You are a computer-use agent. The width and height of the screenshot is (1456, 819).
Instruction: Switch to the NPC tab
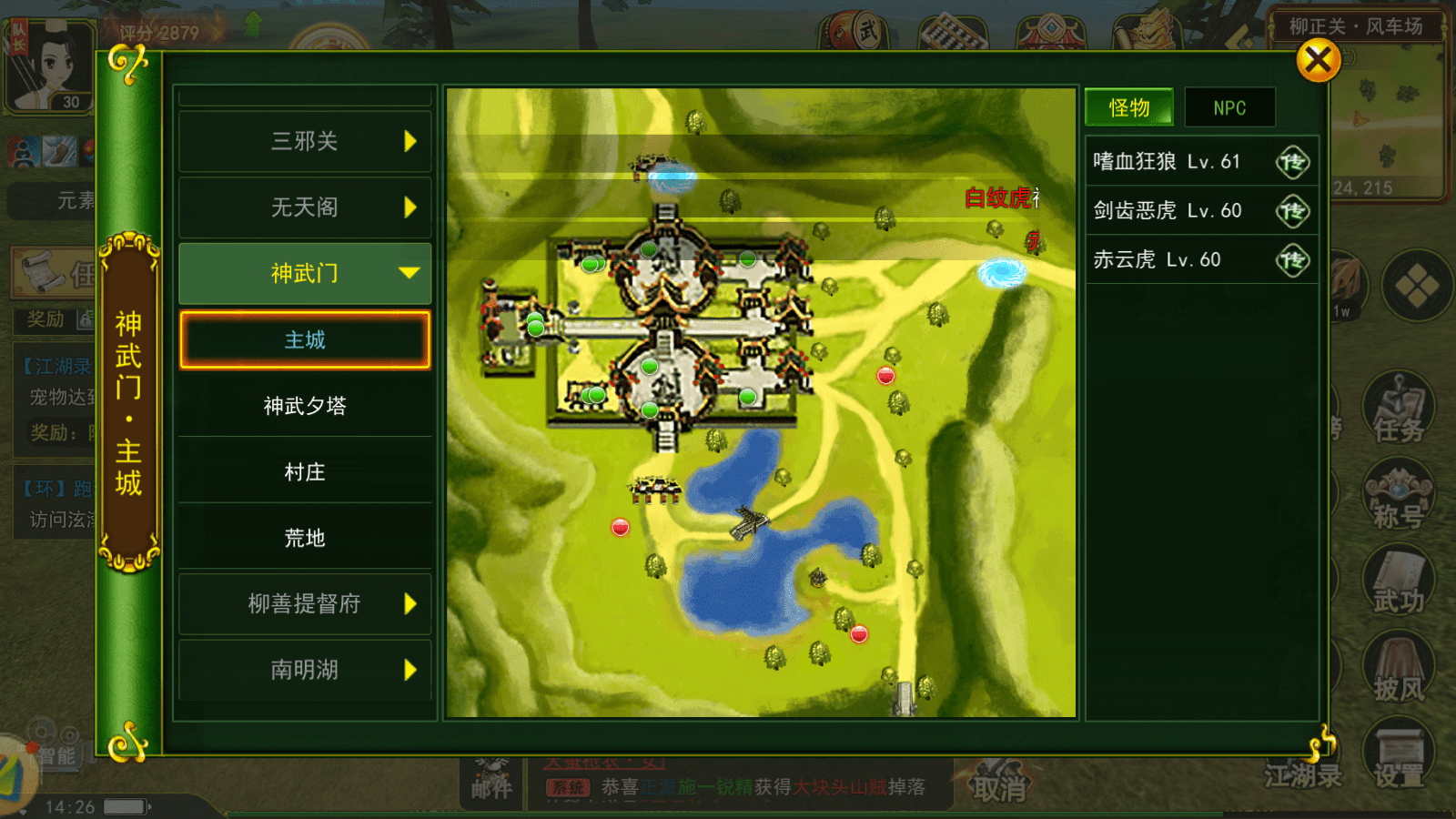[1230, 106]
